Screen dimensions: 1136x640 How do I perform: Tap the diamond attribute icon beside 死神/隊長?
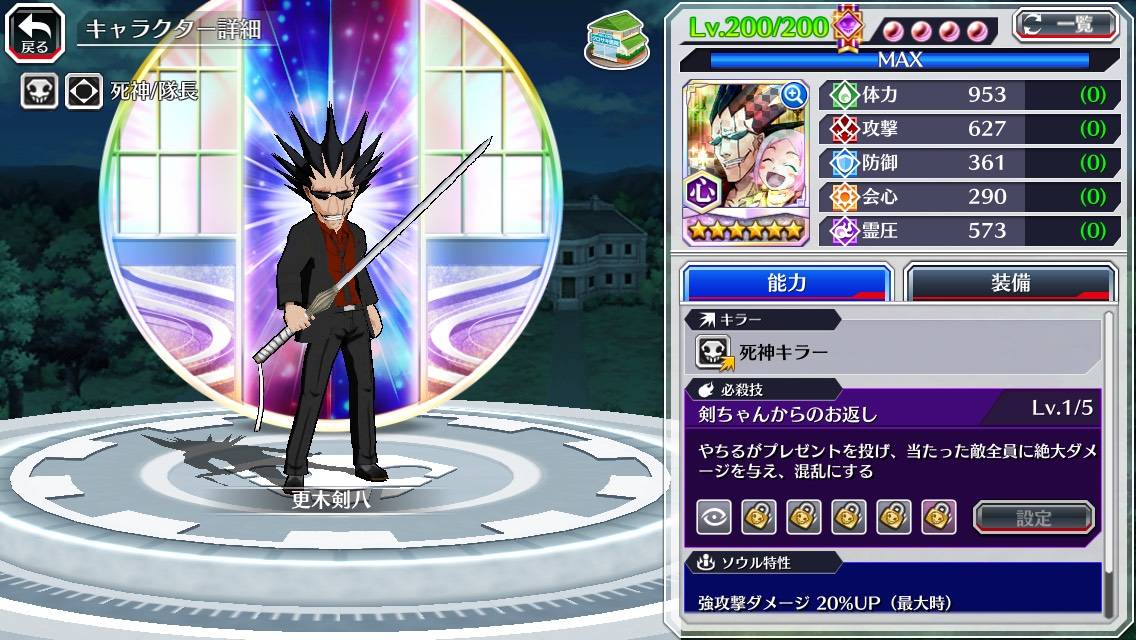[84, 92]
